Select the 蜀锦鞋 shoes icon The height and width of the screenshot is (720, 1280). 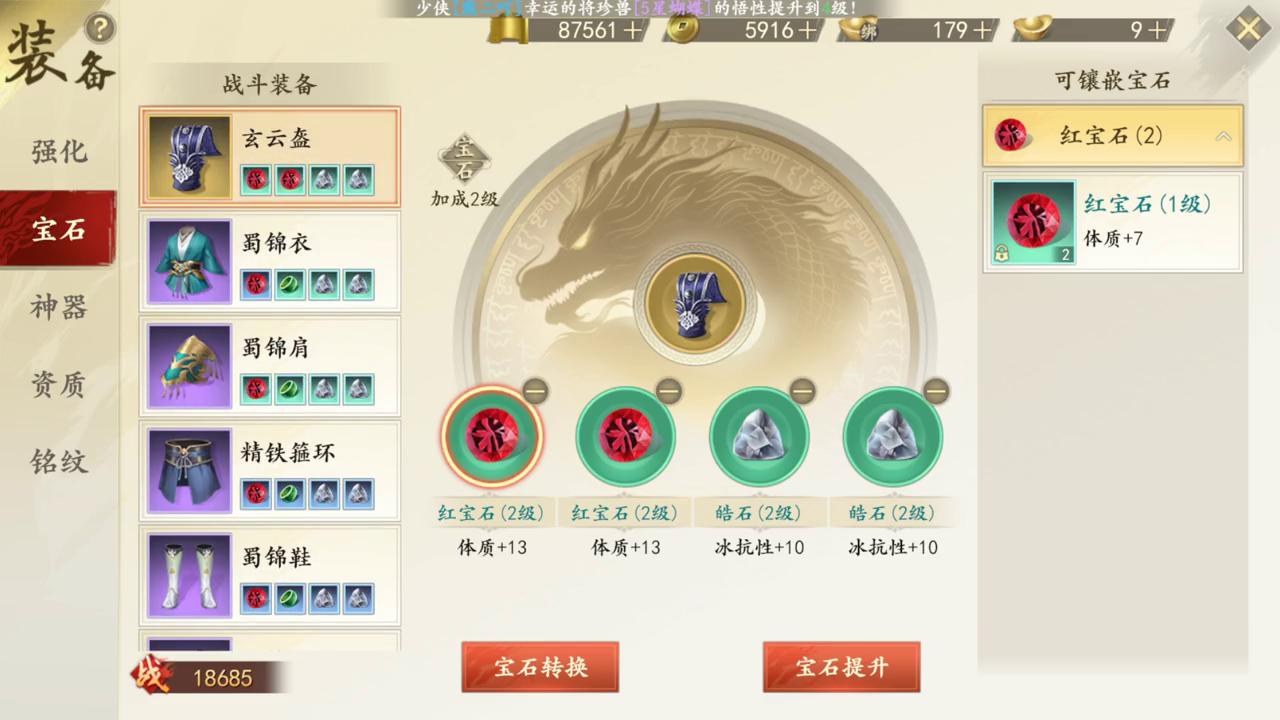click(188, 575)
